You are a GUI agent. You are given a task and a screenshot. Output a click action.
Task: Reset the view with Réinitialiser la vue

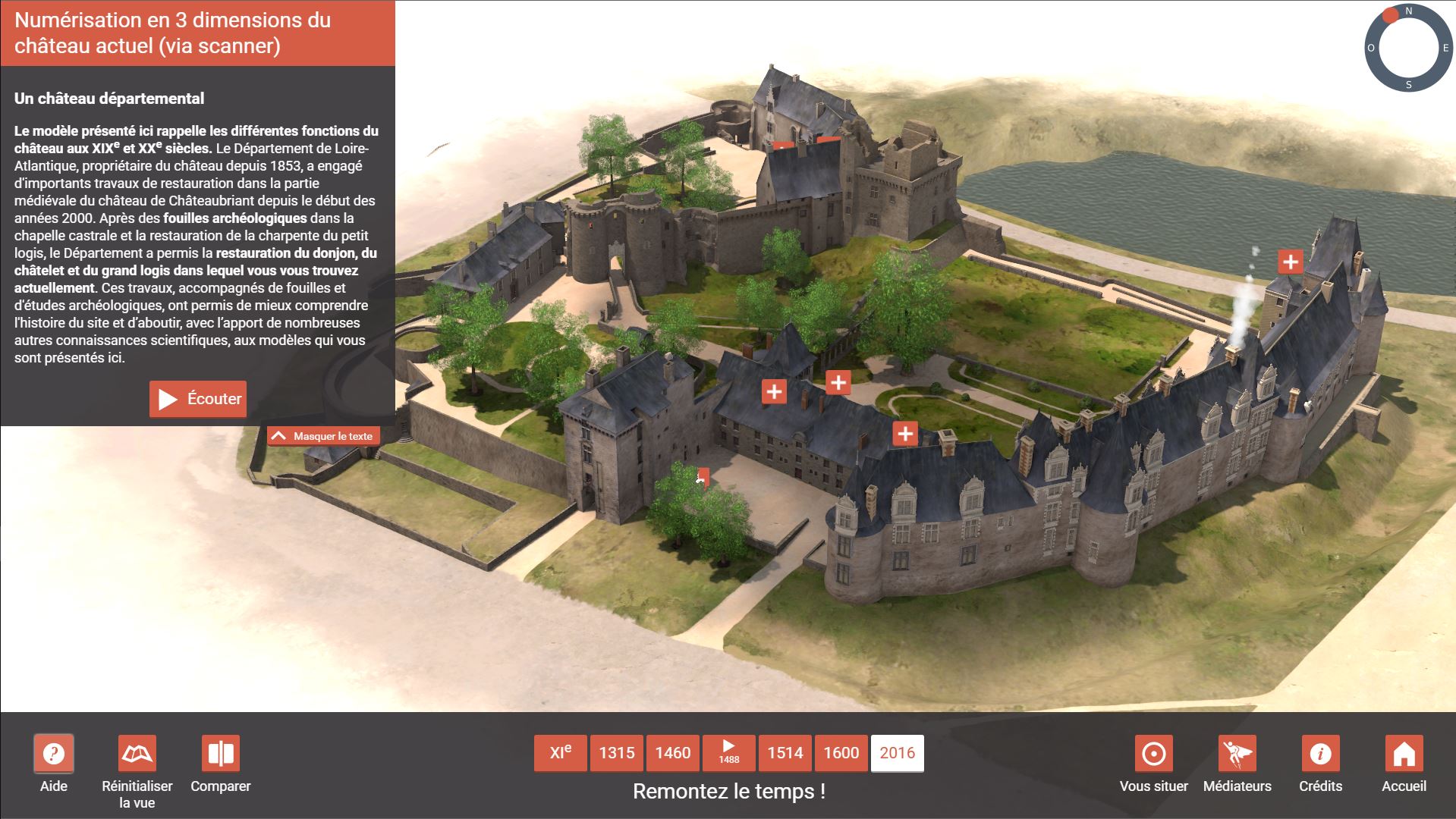[137, 754]
